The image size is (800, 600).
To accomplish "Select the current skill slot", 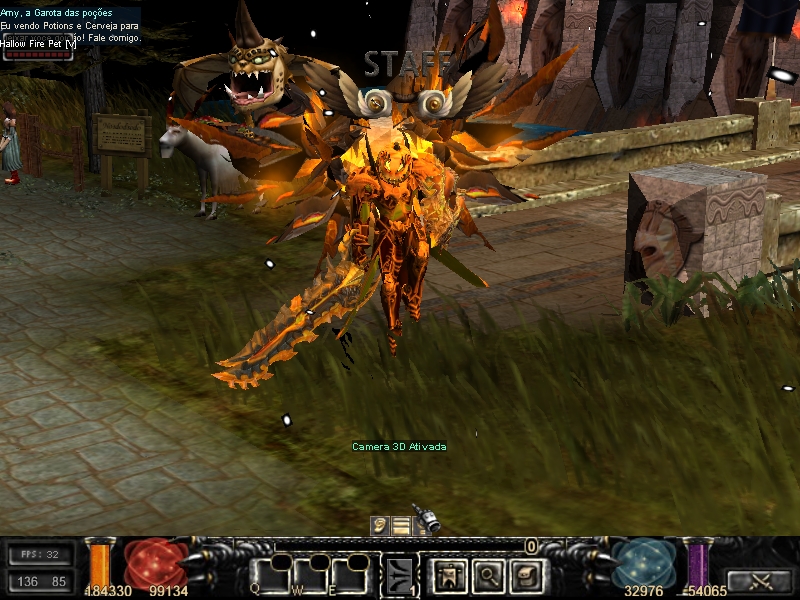I will pos(402,575).
